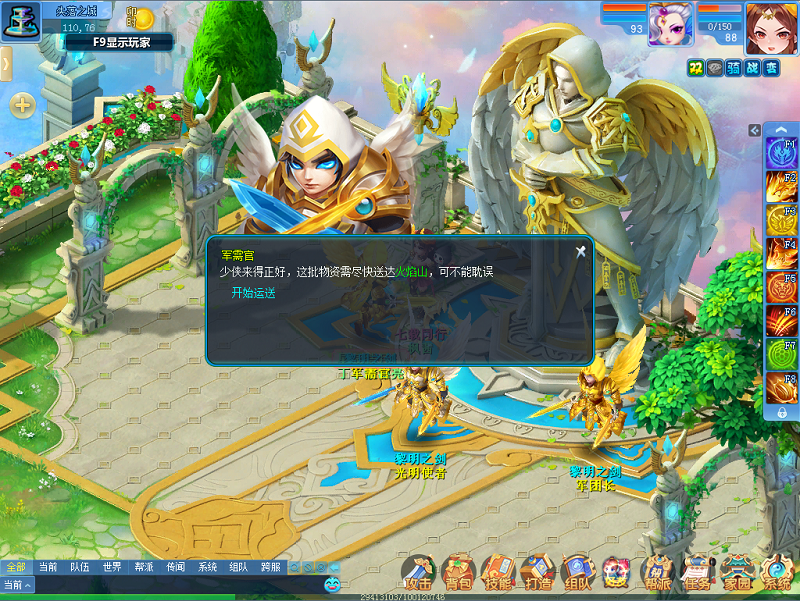This screenshot has width=800, height=601.
Task: Open the 家园 home menu
Action: click(737, 573)
